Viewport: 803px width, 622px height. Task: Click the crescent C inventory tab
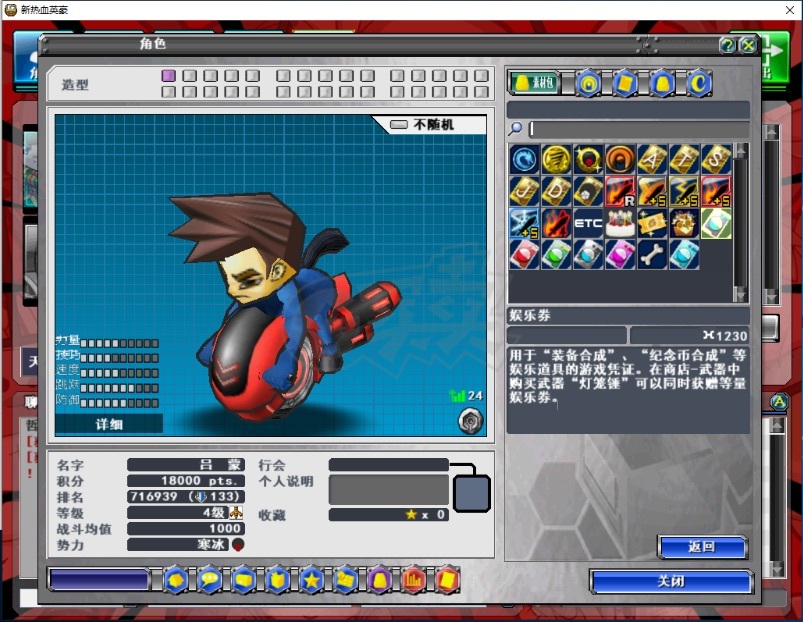699,83
